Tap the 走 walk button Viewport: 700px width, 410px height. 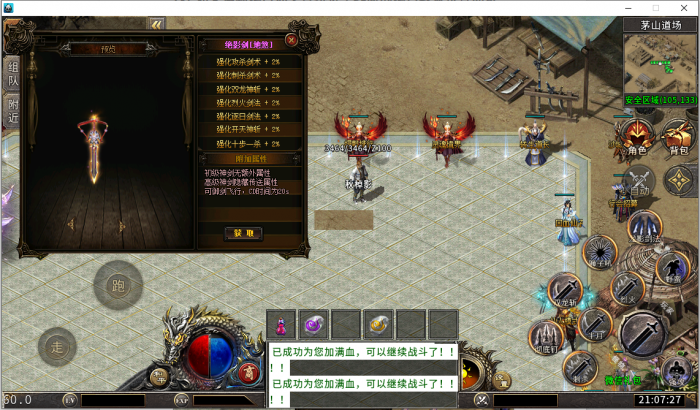point(57,348)
